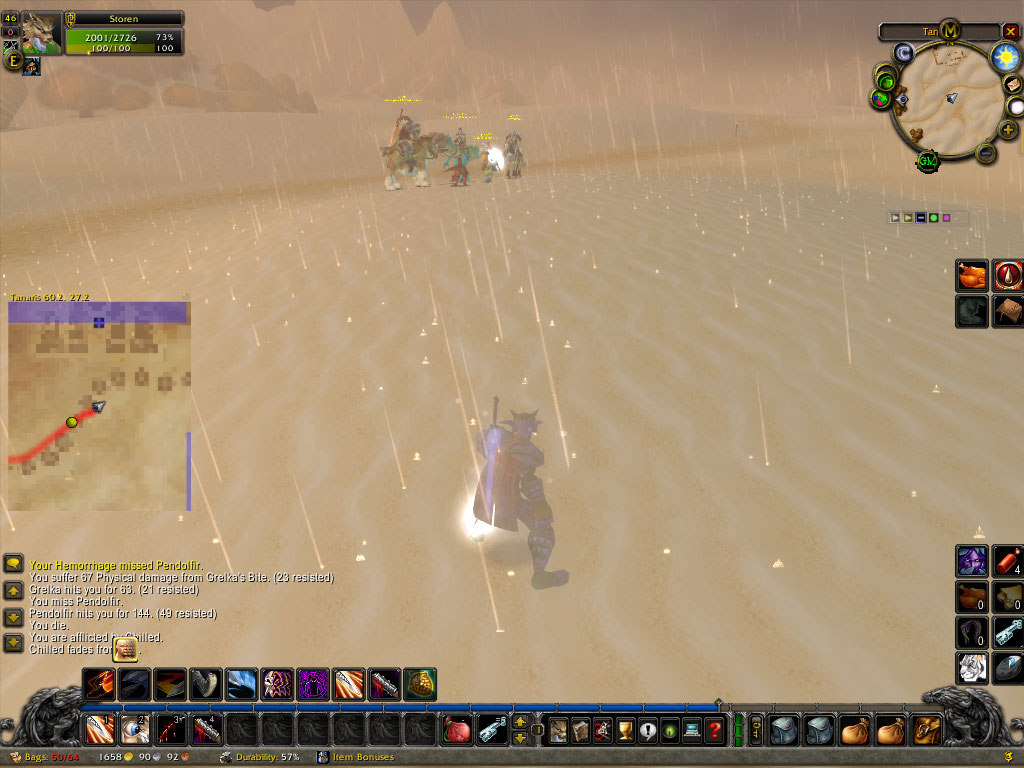Close the minimap with the red X
Viewport: 1024px width, 768px height.
point(1010,31)
